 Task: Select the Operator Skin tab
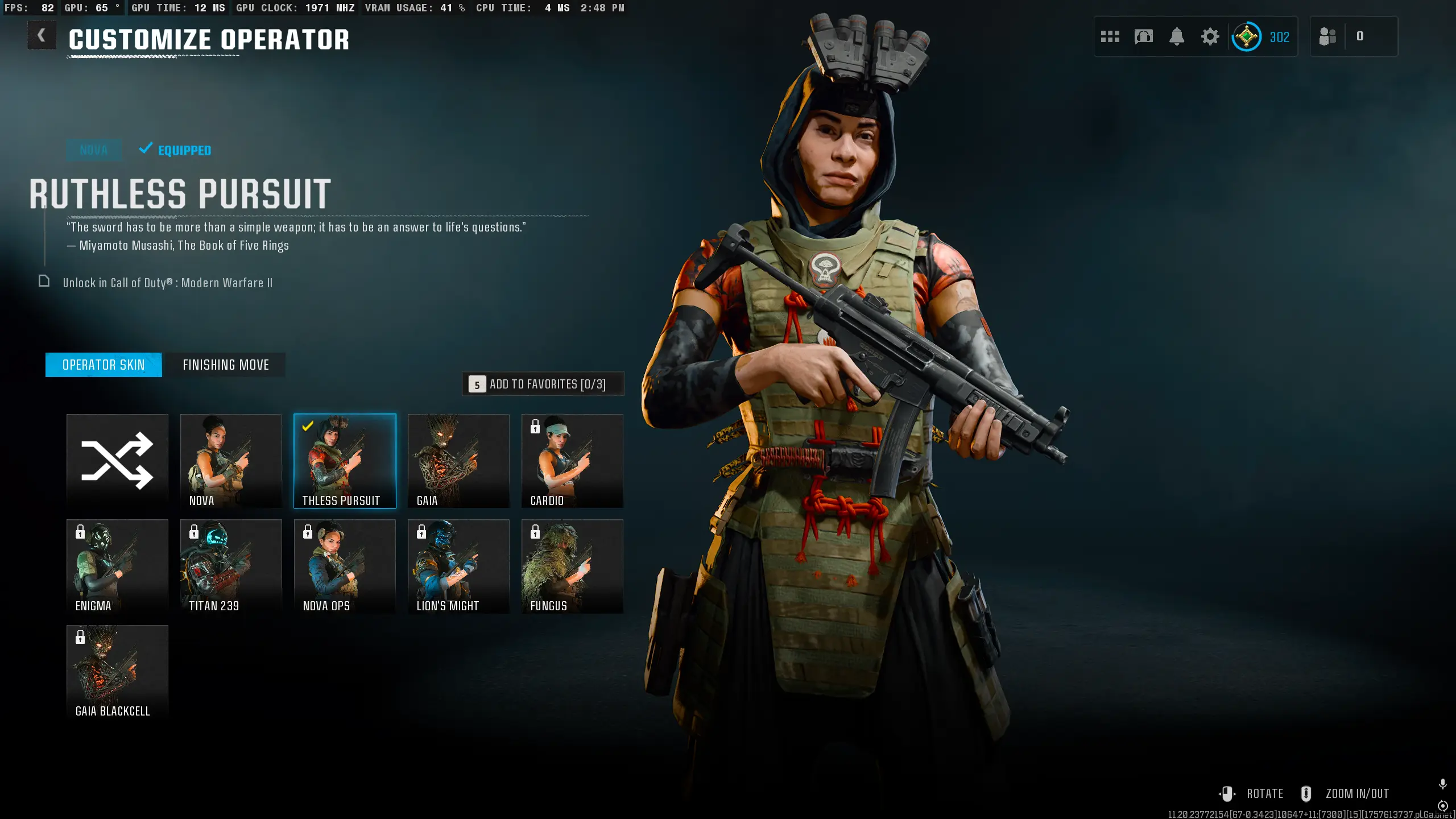tap(104, 365)
